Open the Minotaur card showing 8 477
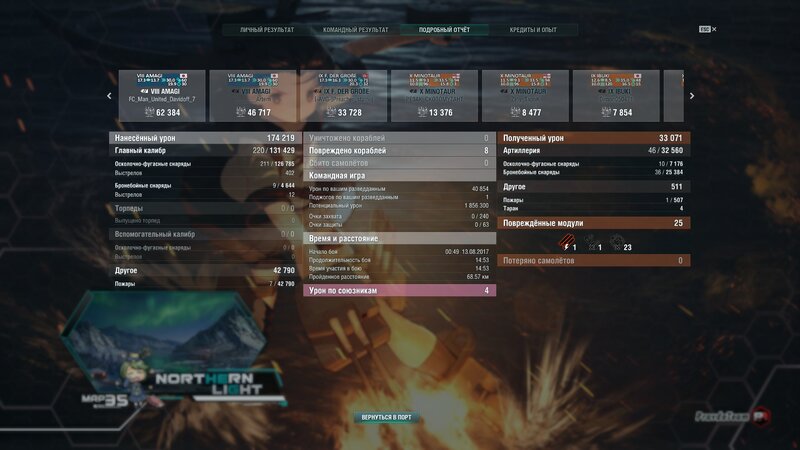 (x=525, y=96)
